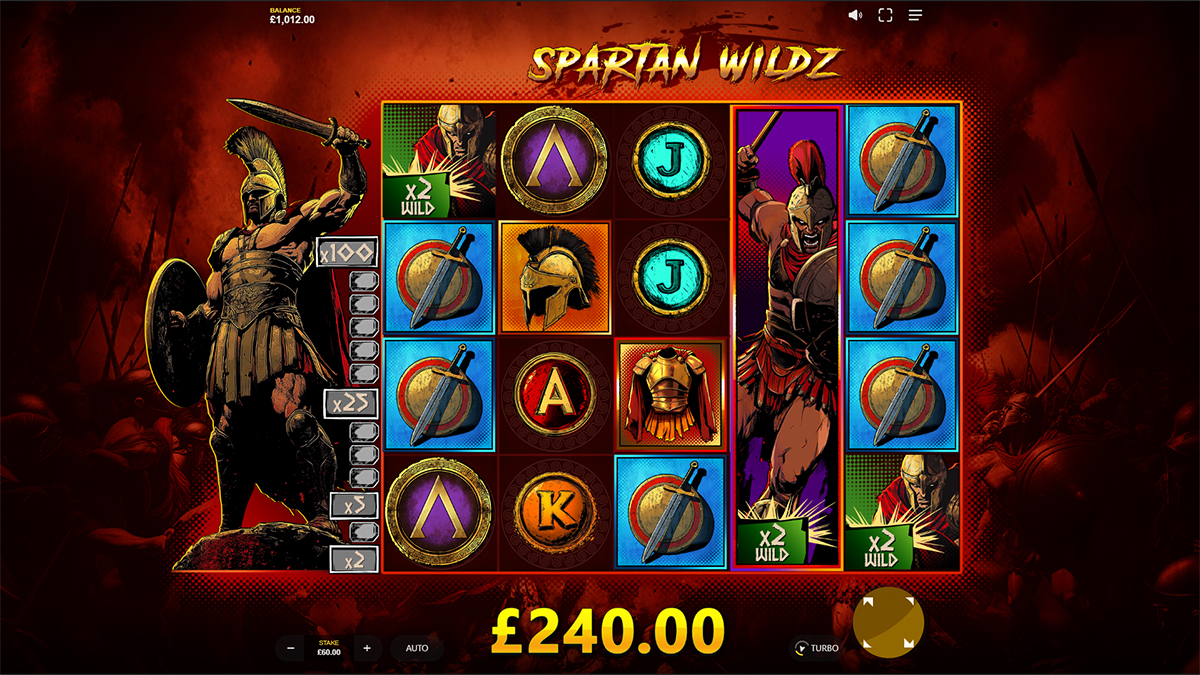Increase the stake with the plus button
Screen dimensions: 1200x675
coord(367,648)
